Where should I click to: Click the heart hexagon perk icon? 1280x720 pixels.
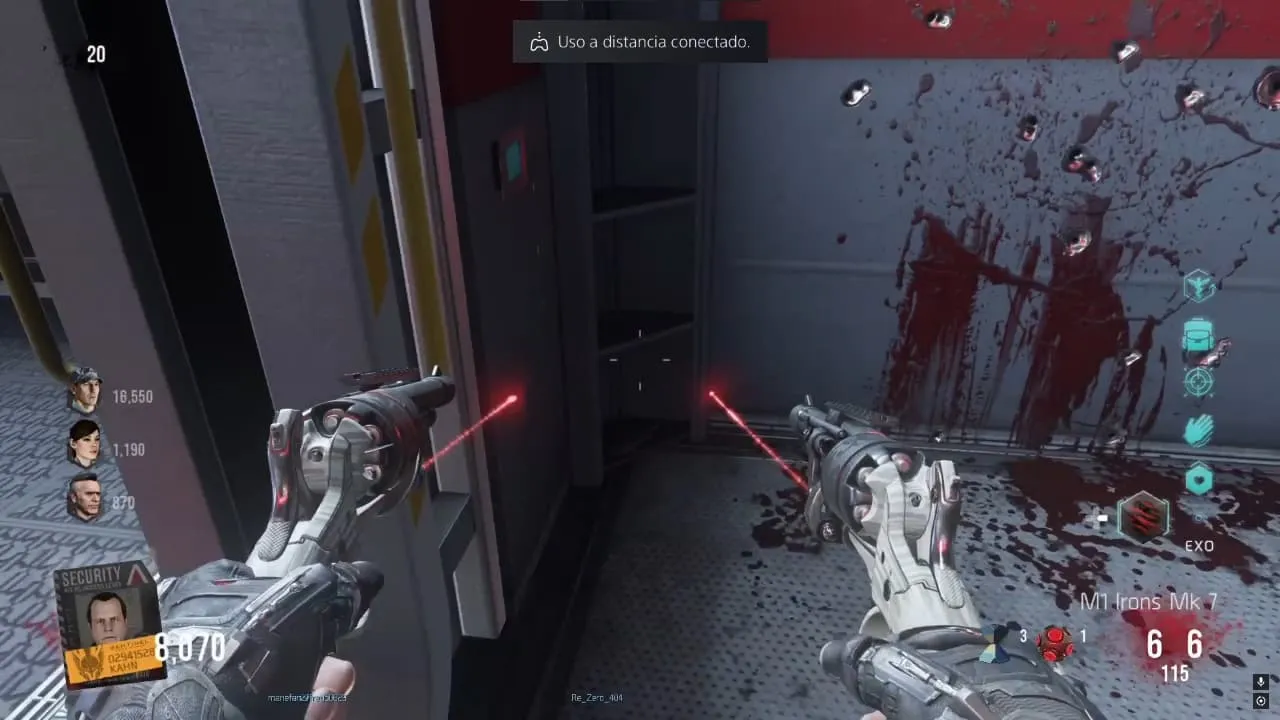point(1198,479)
